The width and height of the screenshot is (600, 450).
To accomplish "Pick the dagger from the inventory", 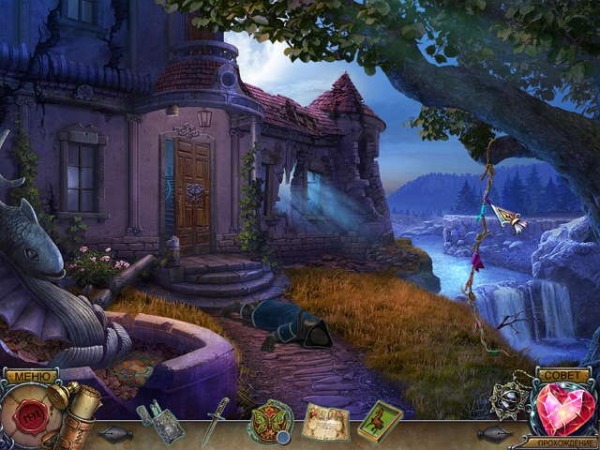I will (214, 420).
